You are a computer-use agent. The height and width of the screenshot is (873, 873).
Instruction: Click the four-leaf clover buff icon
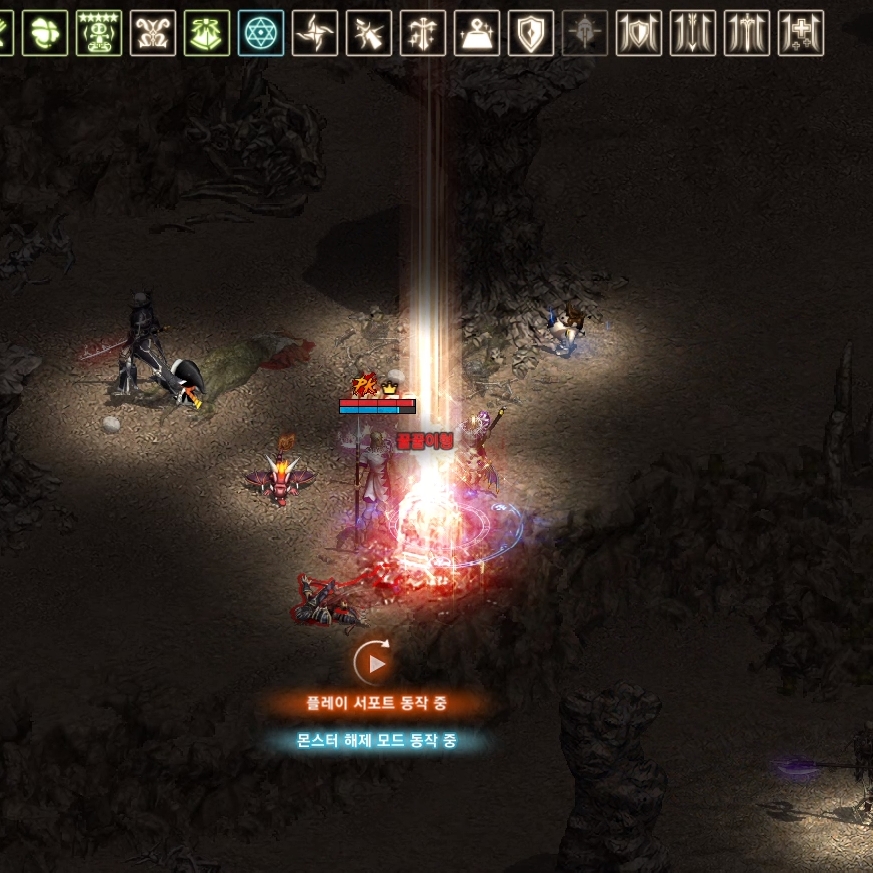coord(45,33)
